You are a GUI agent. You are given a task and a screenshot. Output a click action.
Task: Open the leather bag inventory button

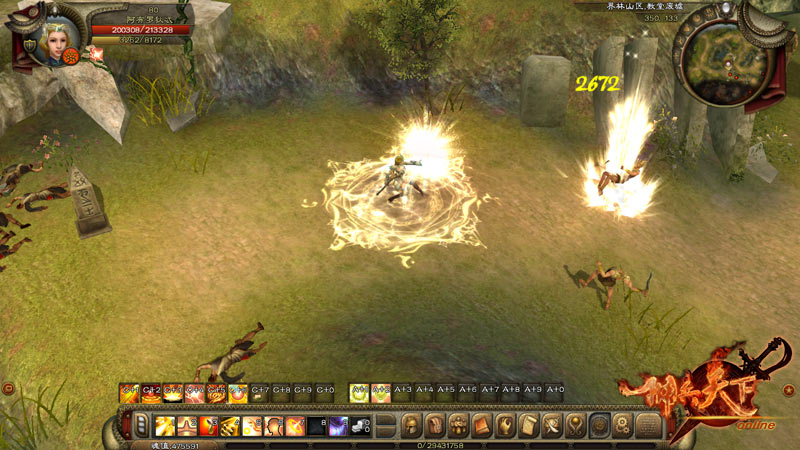(434, 426)
